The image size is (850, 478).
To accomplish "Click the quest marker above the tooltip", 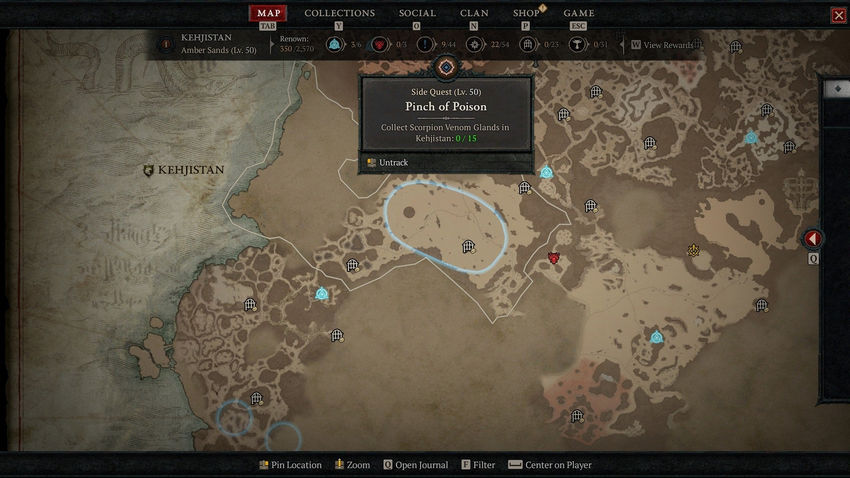I will tap(446, 67).
